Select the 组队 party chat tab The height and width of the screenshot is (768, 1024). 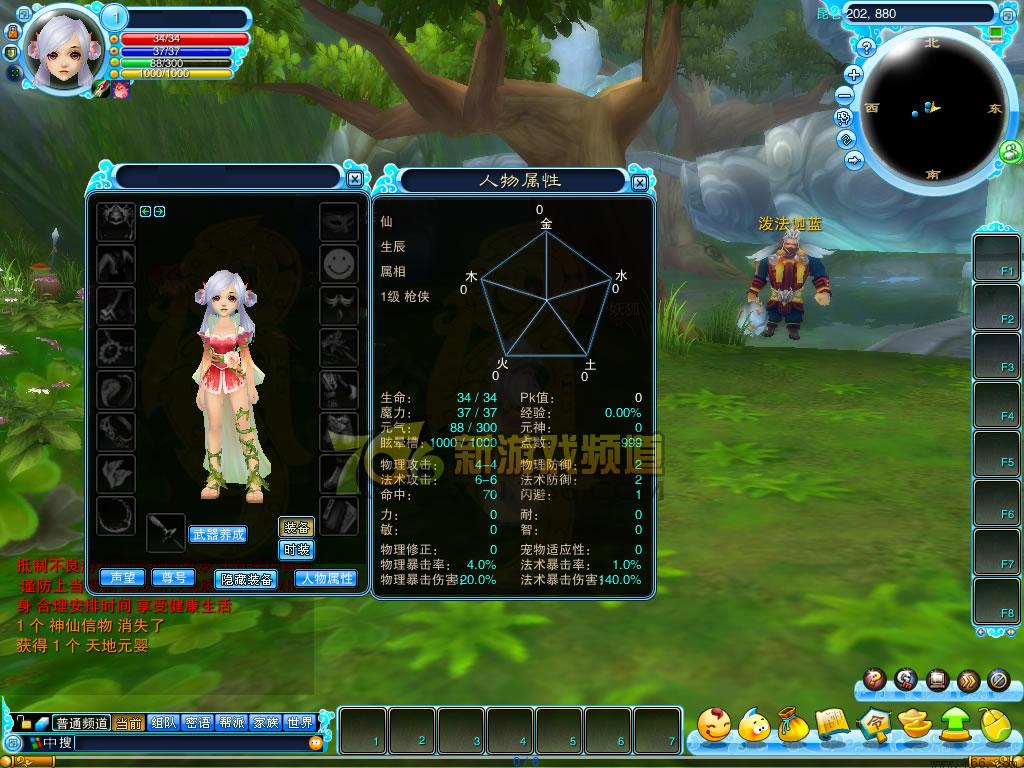pos(163,723)
